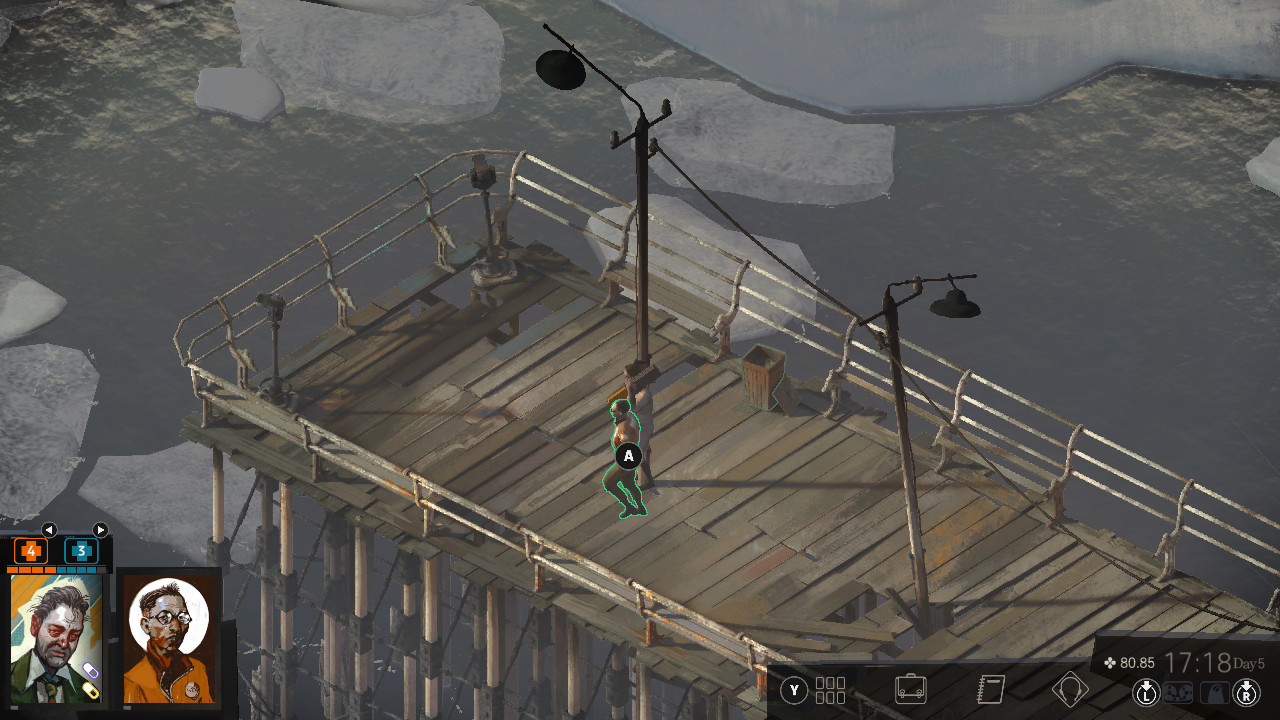
Task: Open the inventory briefcase icon
Action: click(910, 690)
